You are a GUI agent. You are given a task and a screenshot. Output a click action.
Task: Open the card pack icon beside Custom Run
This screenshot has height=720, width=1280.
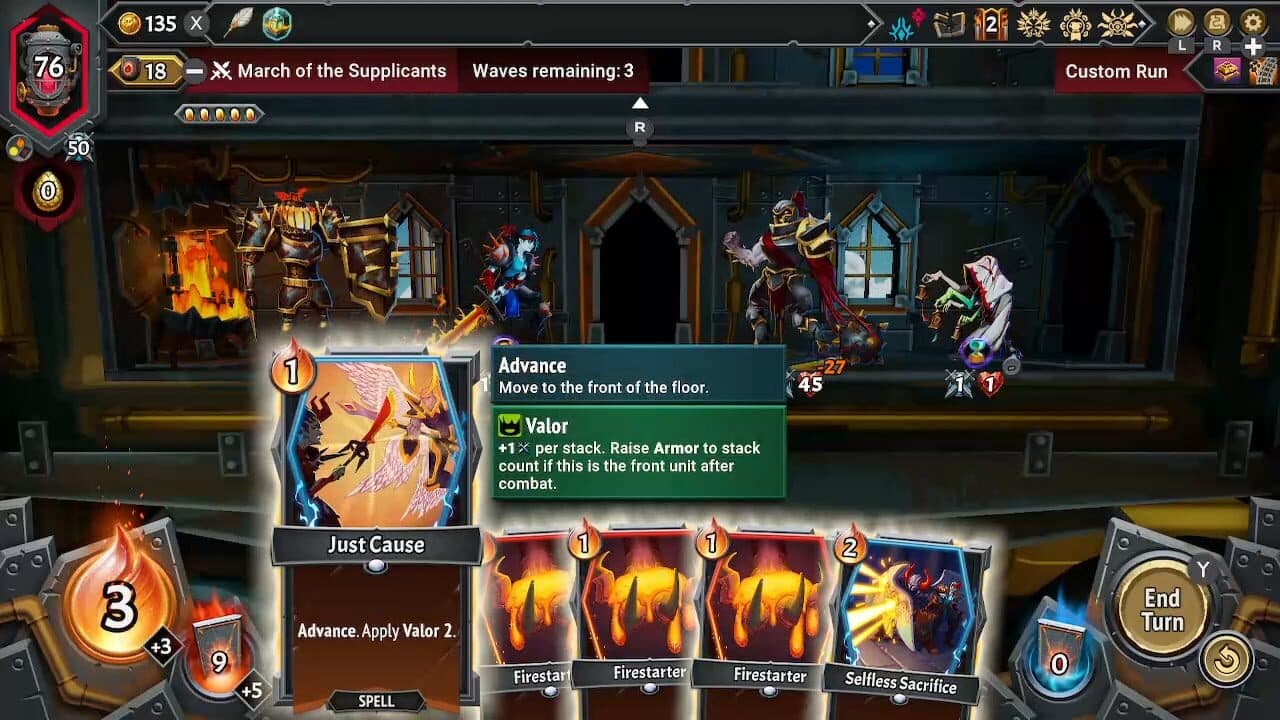(x=1228, y=68)
